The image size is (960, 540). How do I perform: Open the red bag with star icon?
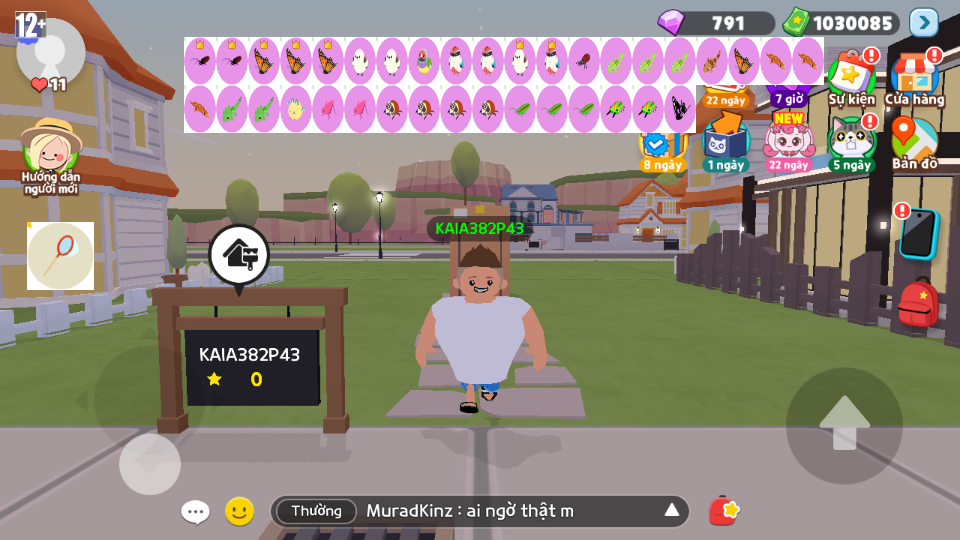point(723,511)
